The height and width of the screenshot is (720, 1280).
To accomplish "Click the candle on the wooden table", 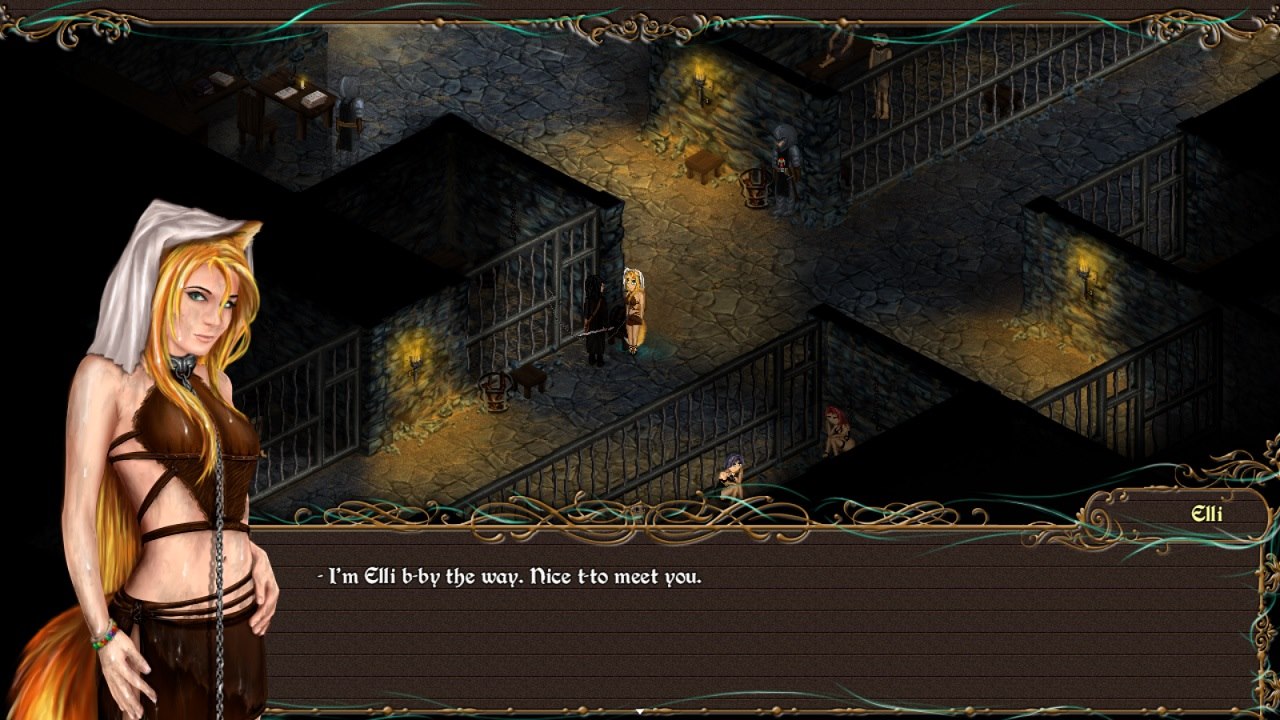I will pos(301,83).
